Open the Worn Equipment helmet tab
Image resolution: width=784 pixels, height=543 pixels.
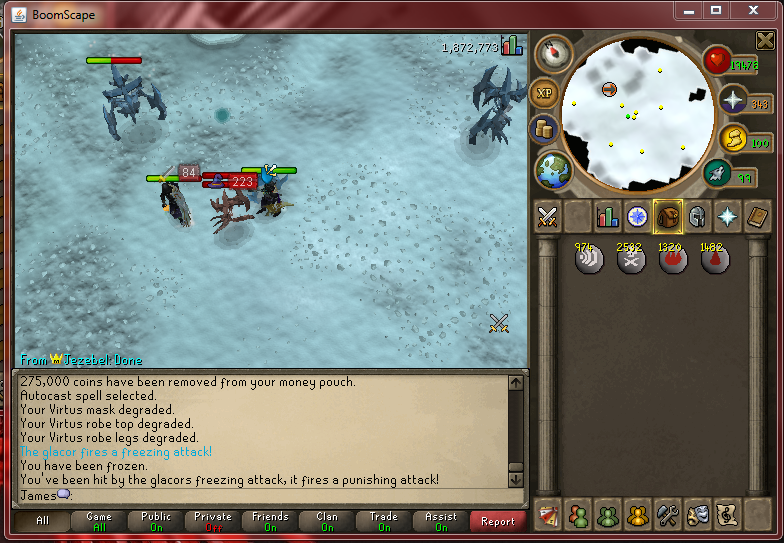click(x=697, y=216)
